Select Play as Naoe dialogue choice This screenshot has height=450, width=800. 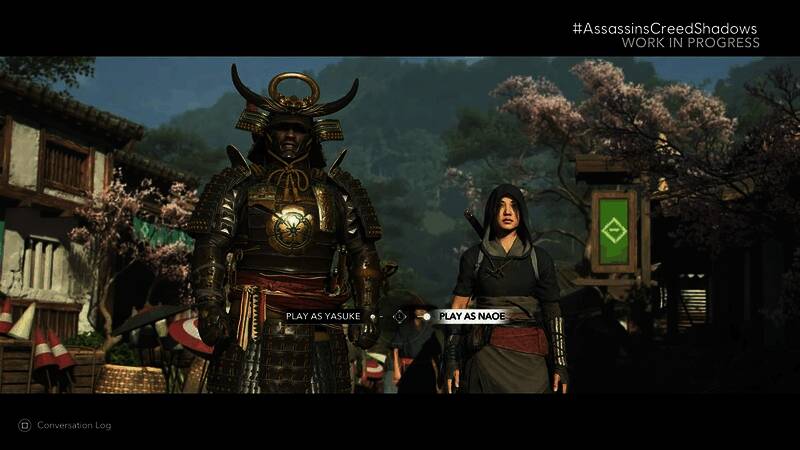coord(472,316)
